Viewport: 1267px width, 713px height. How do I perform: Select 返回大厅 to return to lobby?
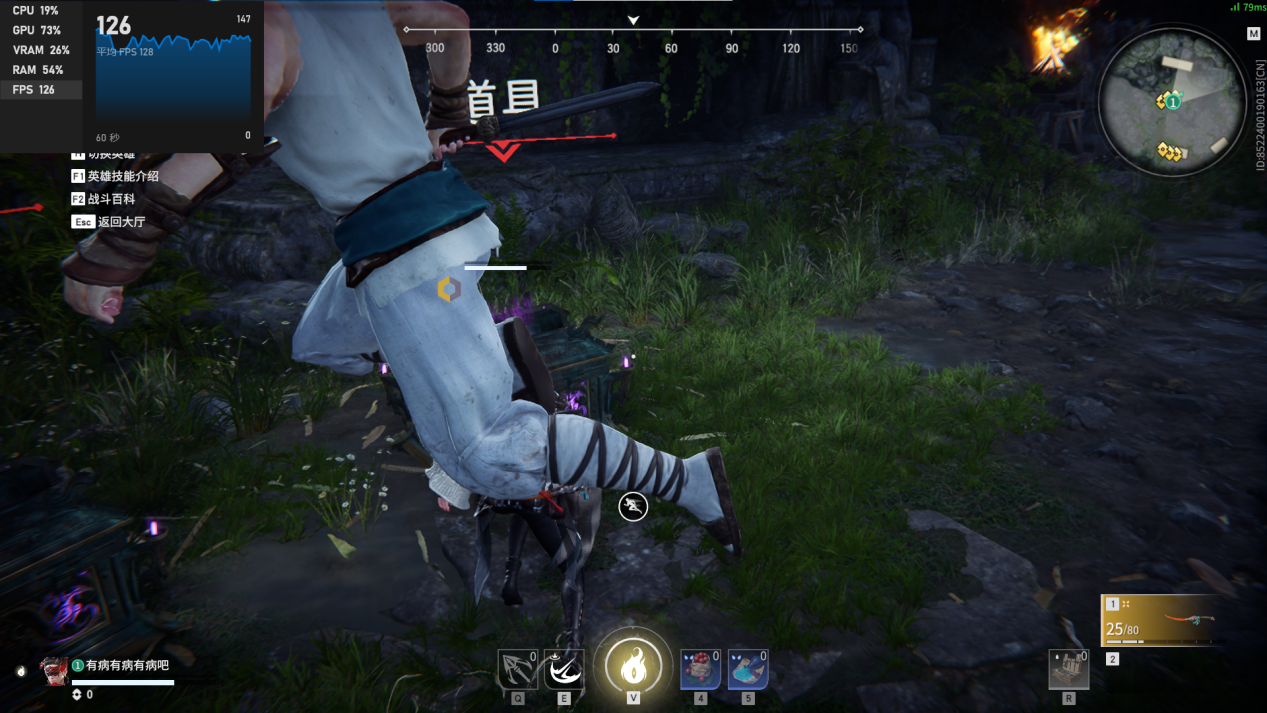(120, 222)
